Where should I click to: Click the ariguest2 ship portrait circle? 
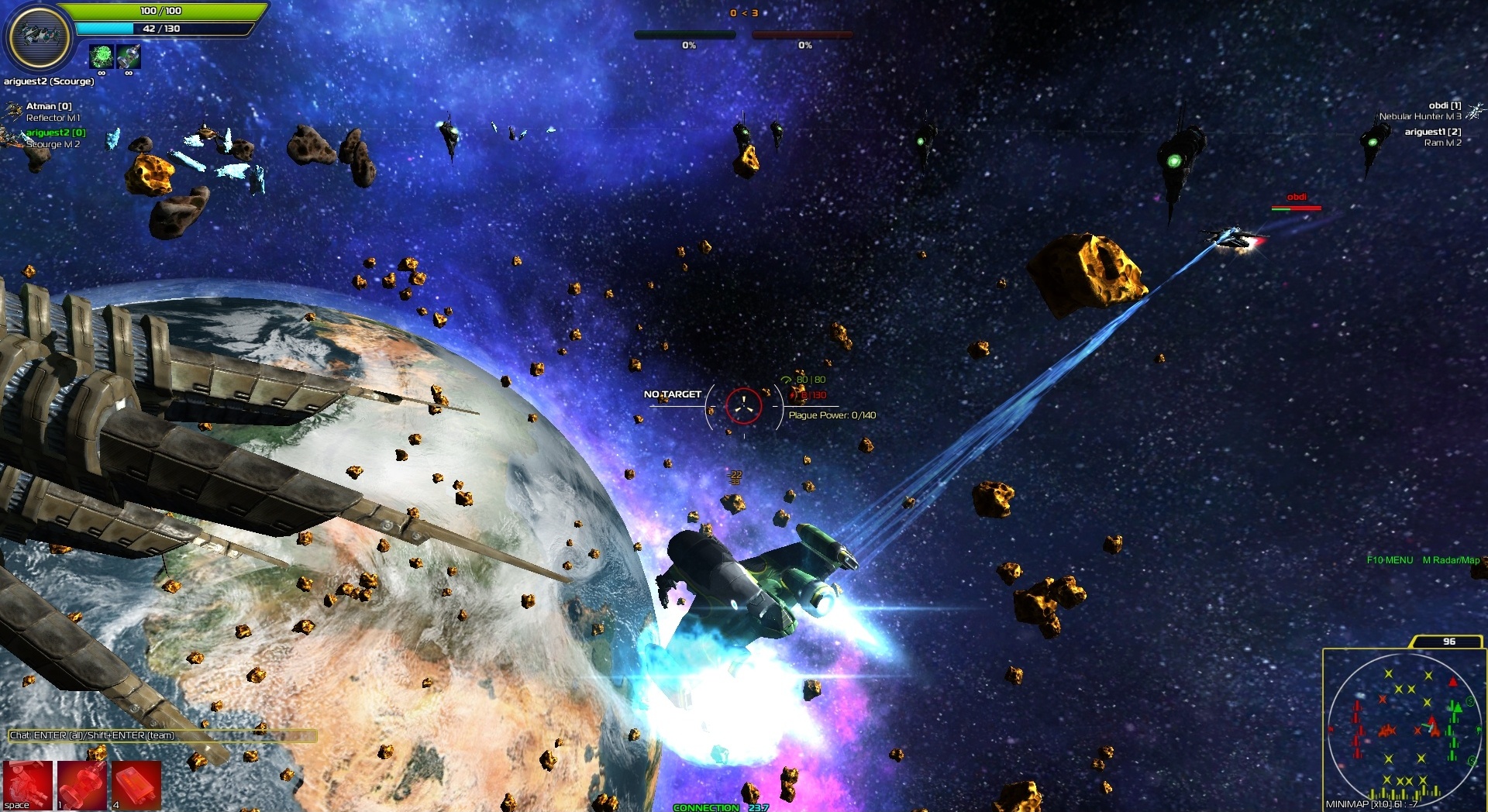pos(40,36)
